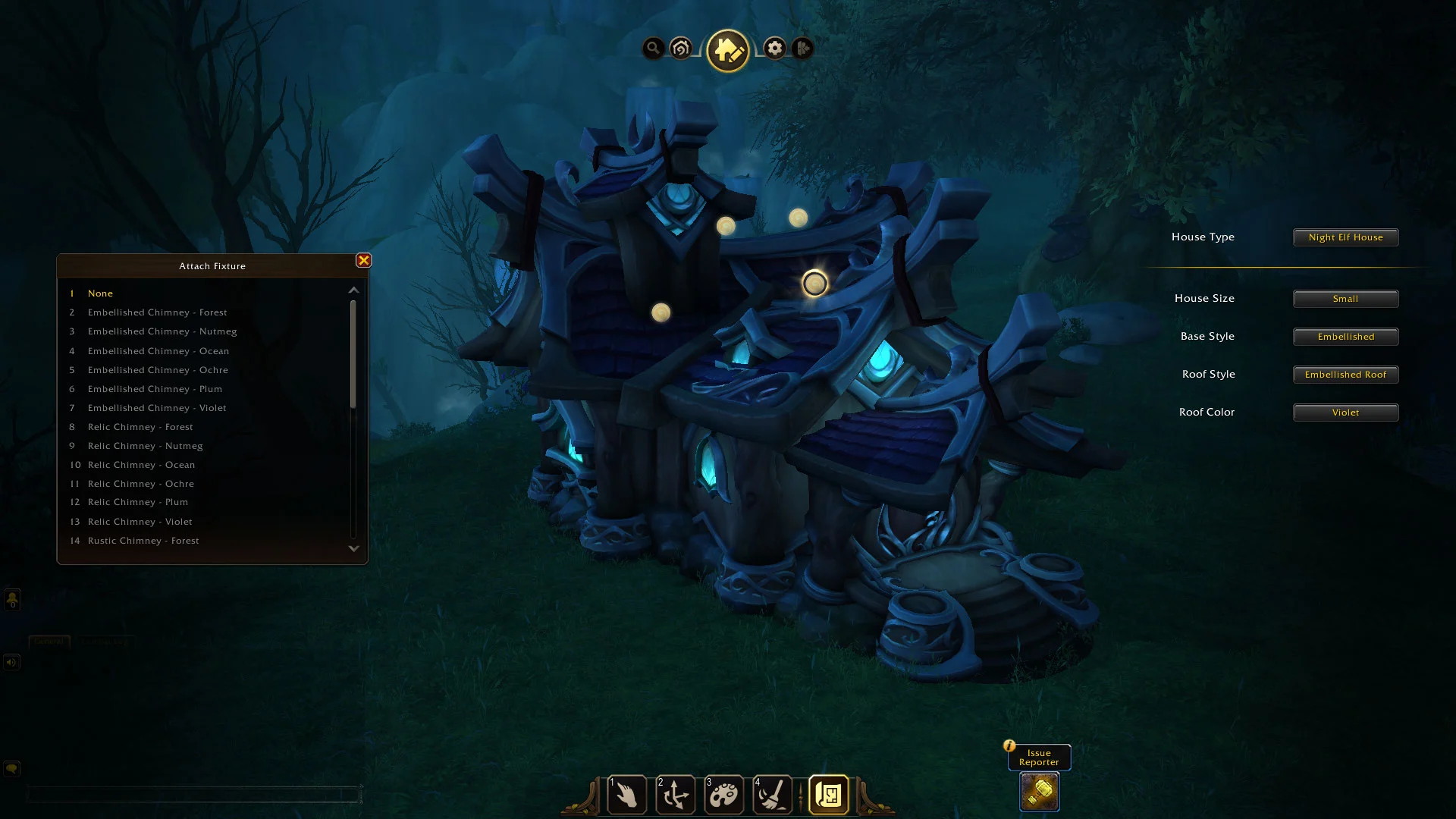Select Embellished Chimney - Violet
Viewport: 1456px width, 819px height.
[x=157, y=408]
